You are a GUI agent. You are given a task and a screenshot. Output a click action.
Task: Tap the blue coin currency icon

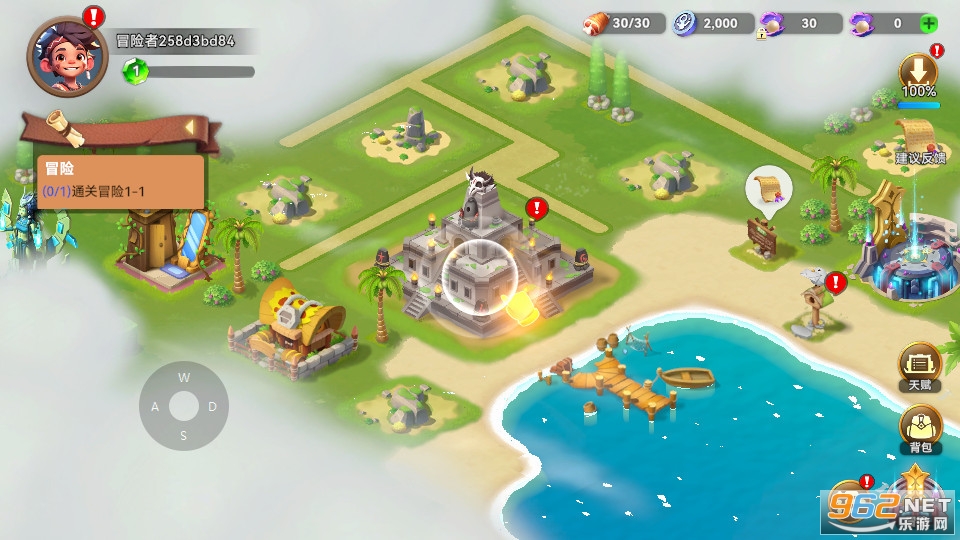(x=685, y=24)
